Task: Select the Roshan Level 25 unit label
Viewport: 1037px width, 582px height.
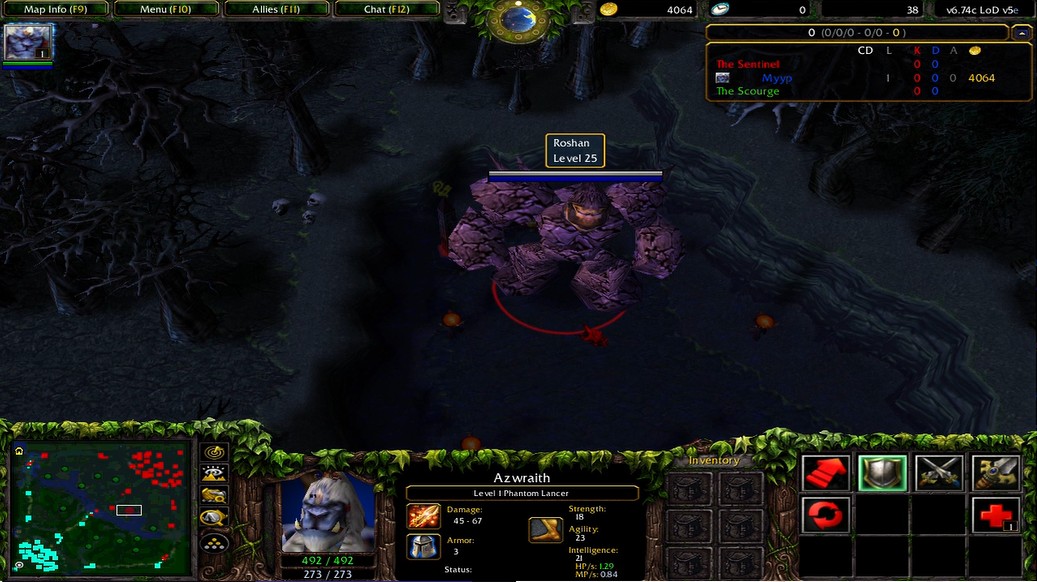Action: pos(575,151)
